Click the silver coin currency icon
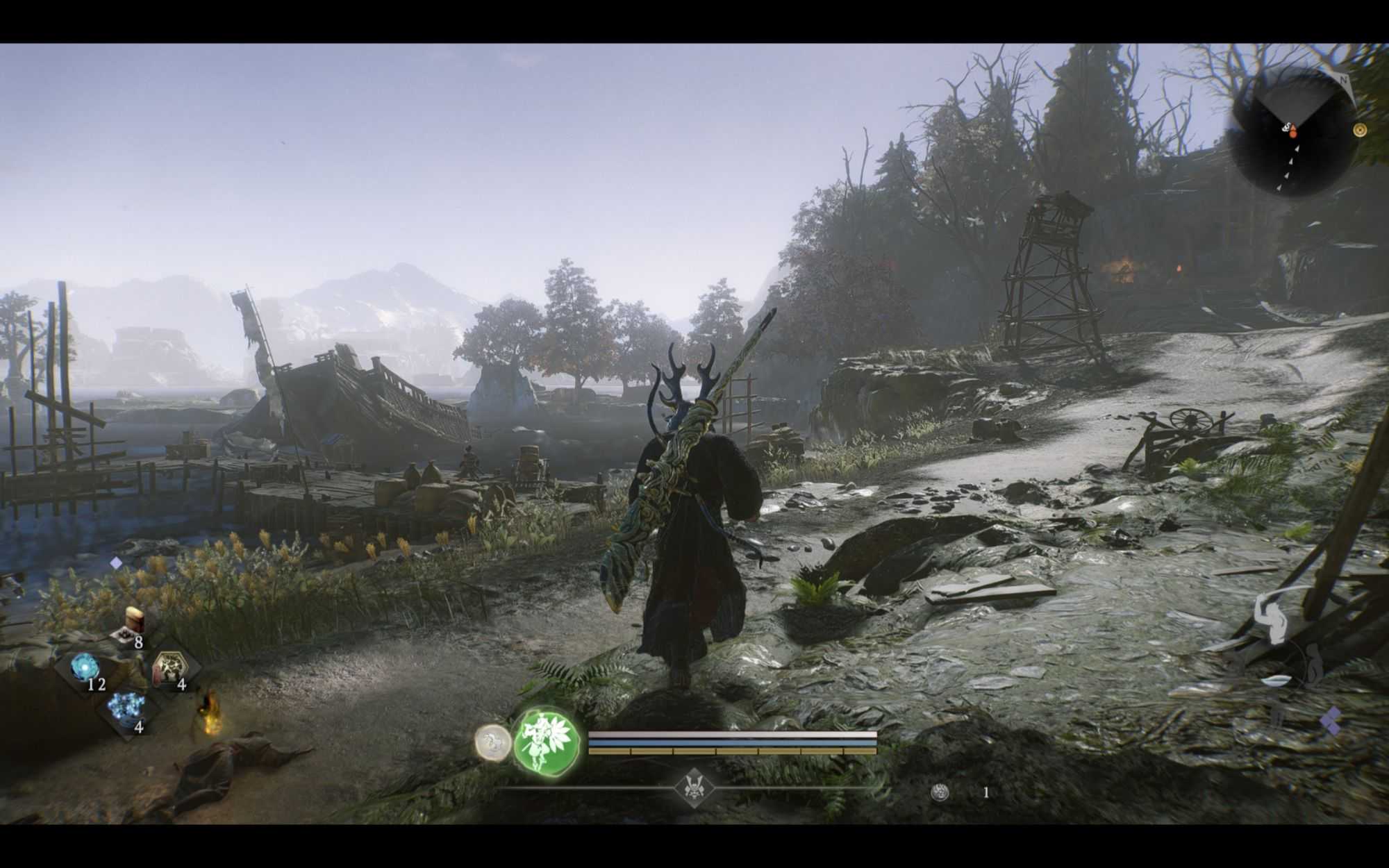Image resolution: width=1389 pixels, height=868 pixels. click(x=941, y=792)
